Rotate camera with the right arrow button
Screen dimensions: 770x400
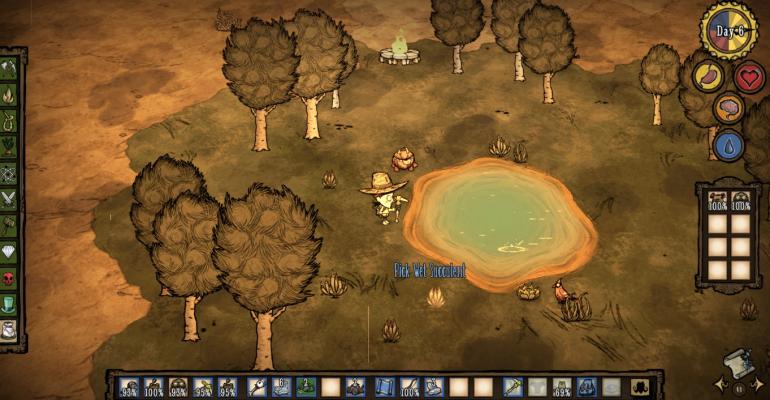[759, 384]
